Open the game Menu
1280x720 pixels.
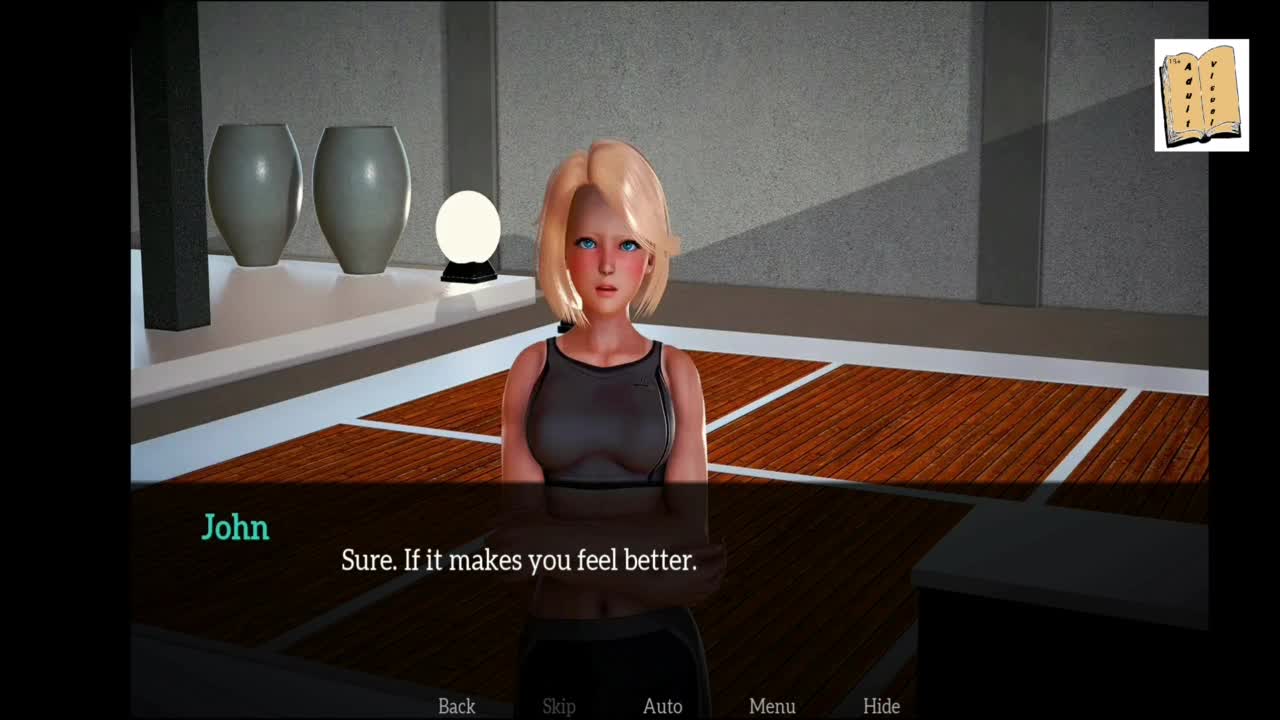pos(772,706)
